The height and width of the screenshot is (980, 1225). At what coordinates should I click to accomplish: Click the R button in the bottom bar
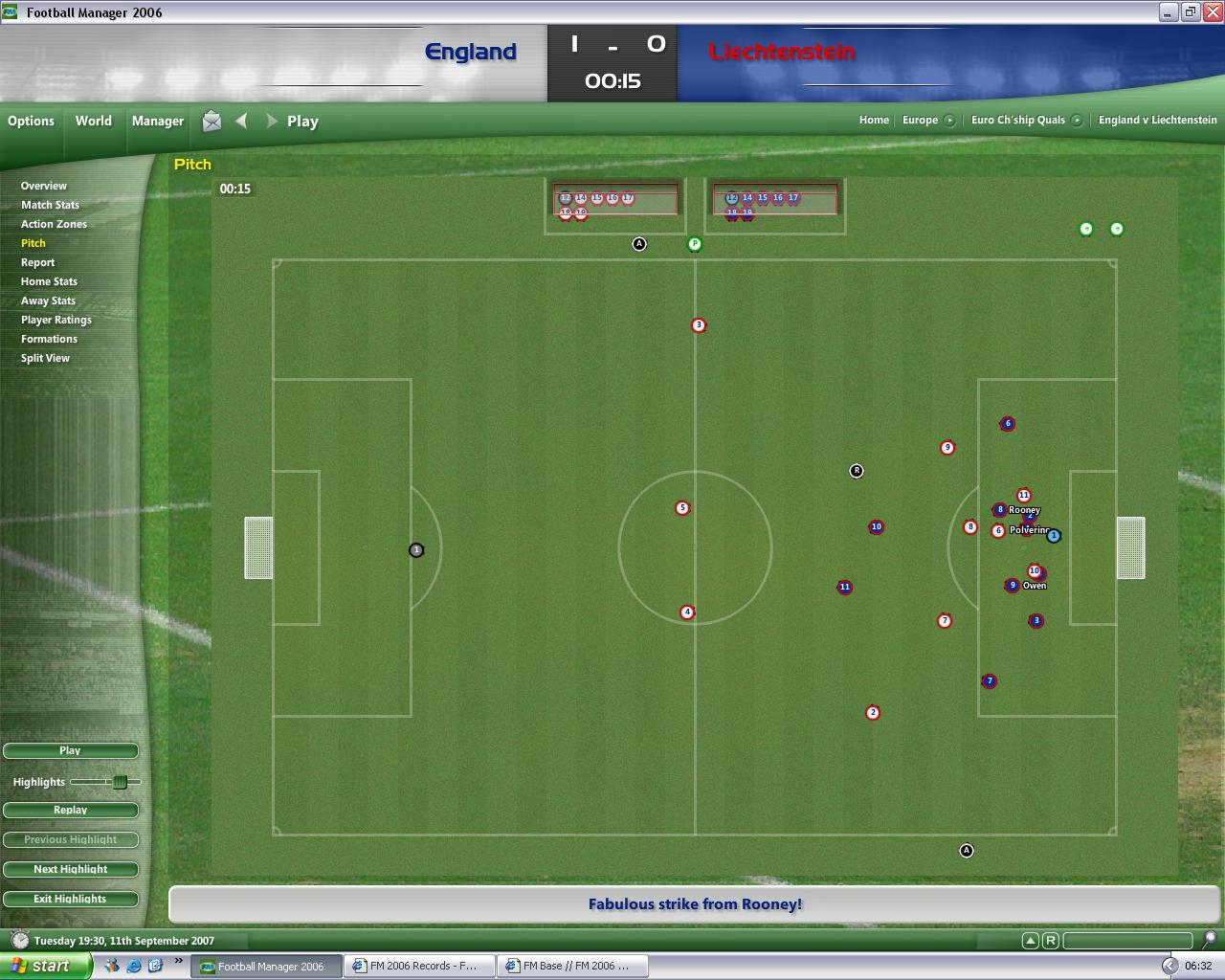pyautogui.click(x=1051, y=941)
